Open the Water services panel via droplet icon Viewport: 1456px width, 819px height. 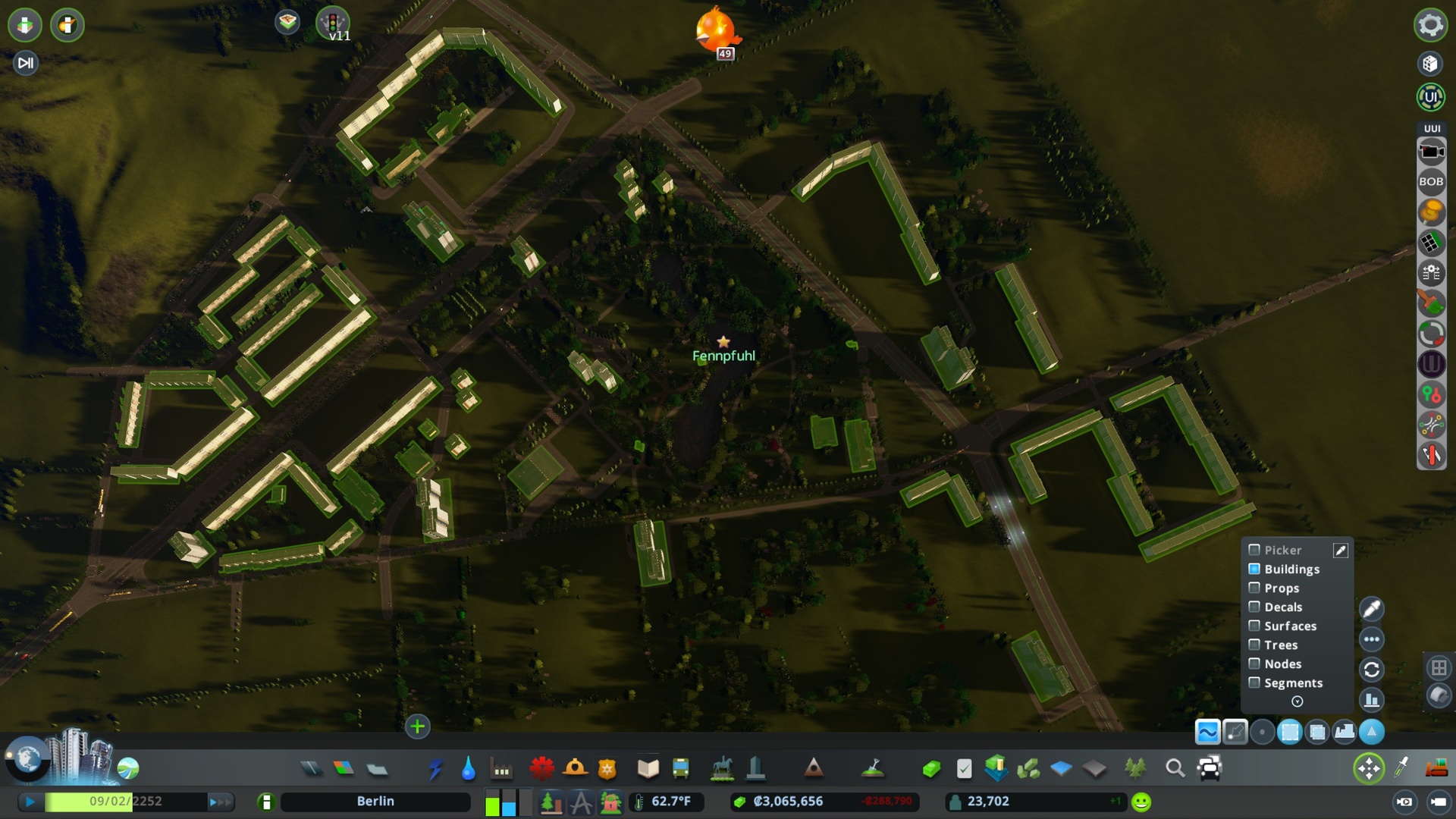coord(468,768)
